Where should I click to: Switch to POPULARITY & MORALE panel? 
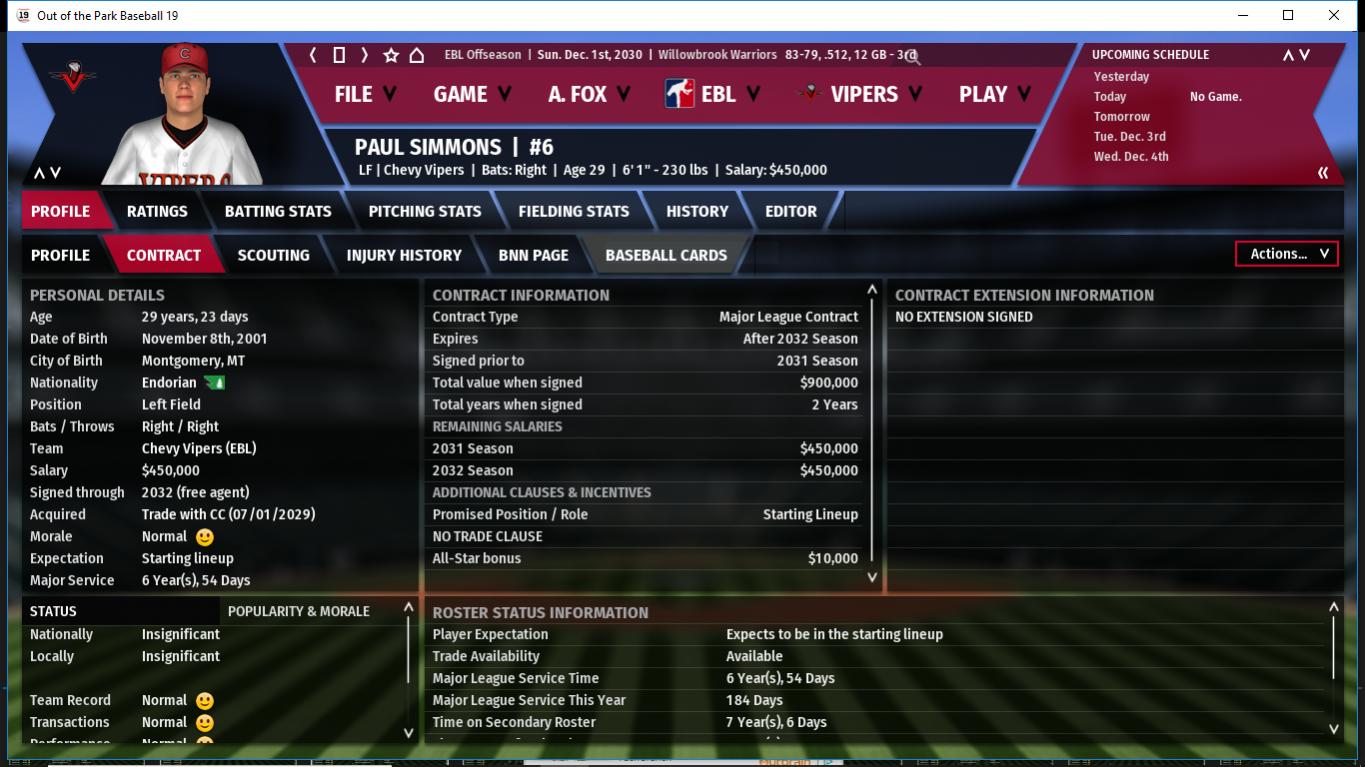click(x=299, y=611)
